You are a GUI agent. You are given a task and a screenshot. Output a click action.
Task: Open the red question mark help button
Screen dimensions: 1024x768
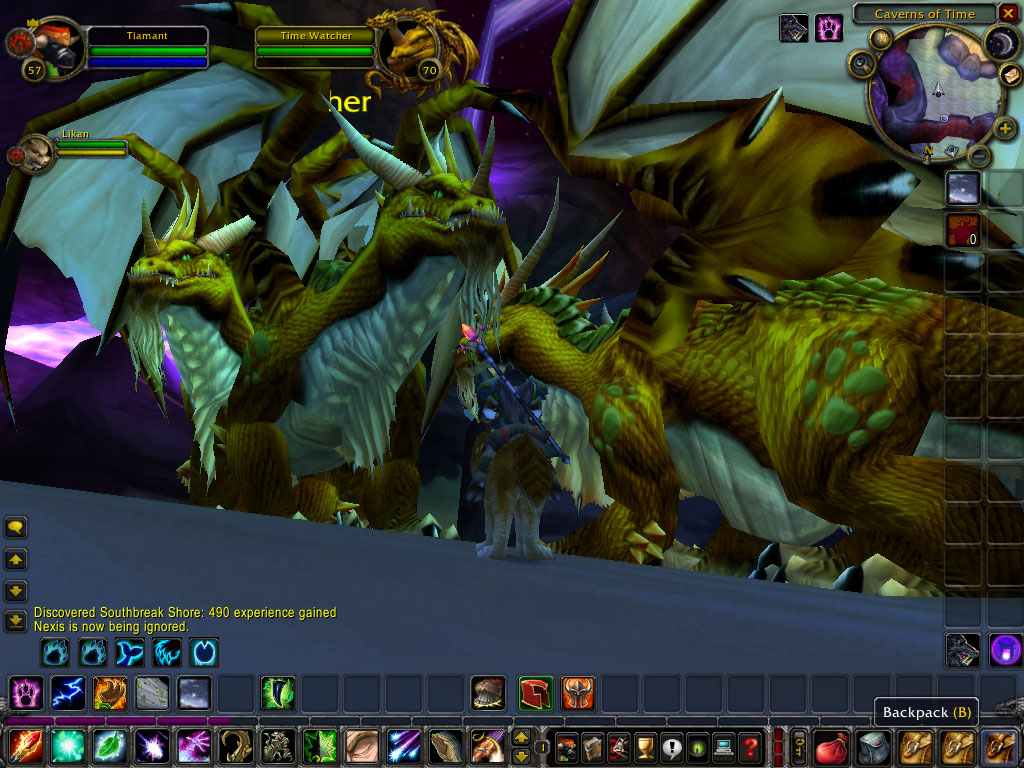click(749, 746)
